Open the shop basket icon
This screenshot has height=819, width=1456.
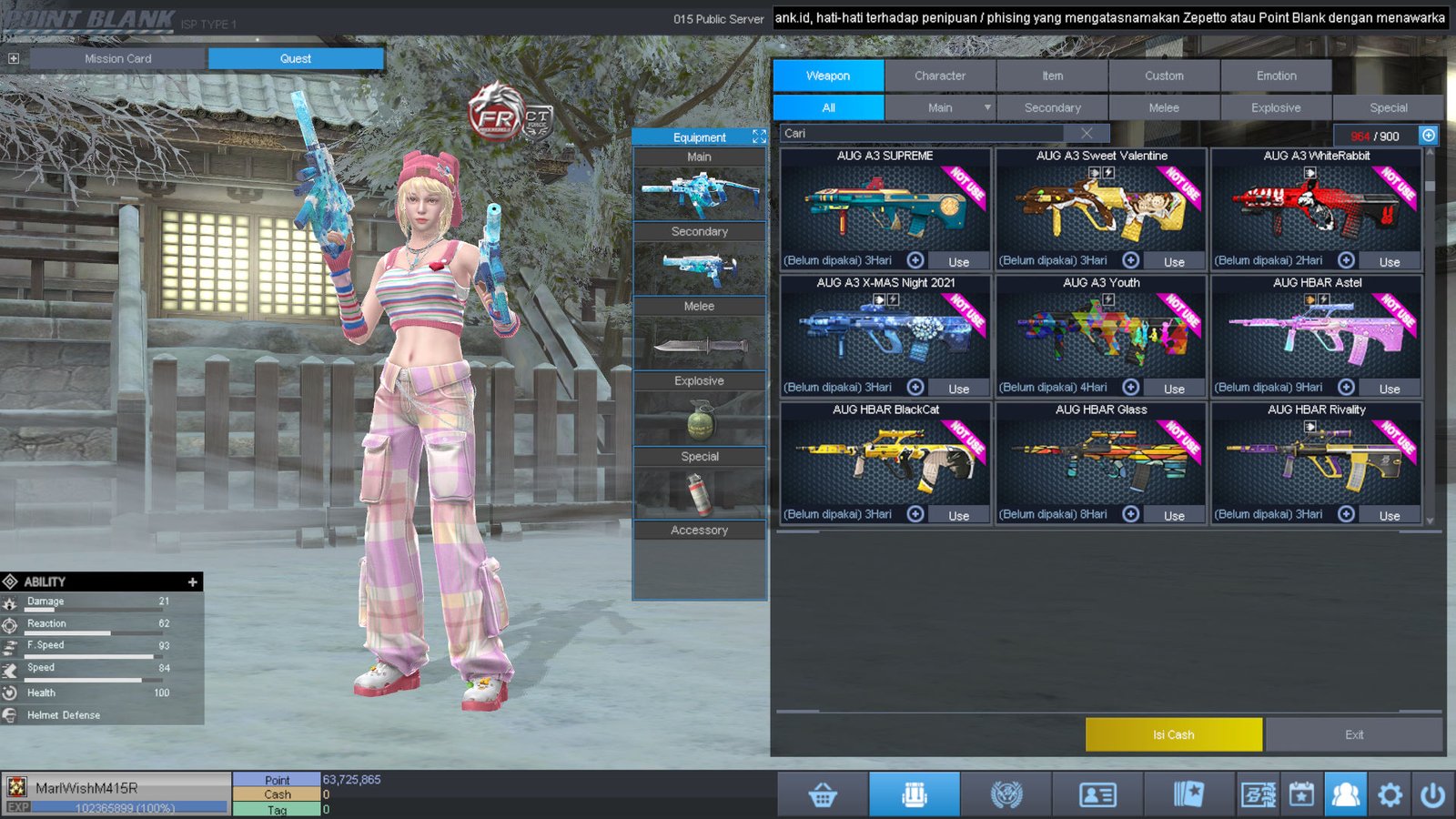(x=823, y=795)
